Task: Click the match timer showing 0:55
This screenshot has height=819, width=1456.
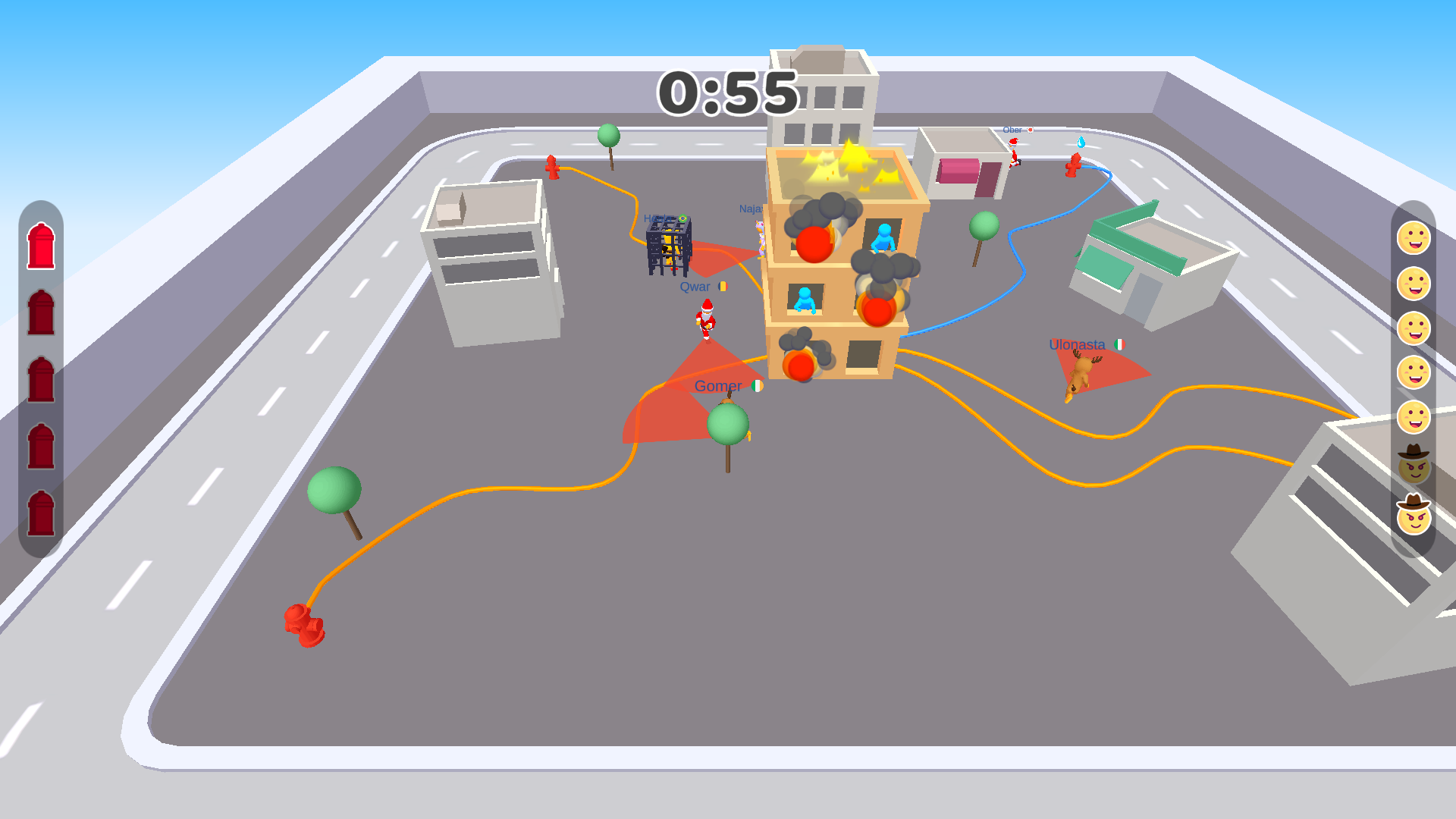Action: click(727, 93)
